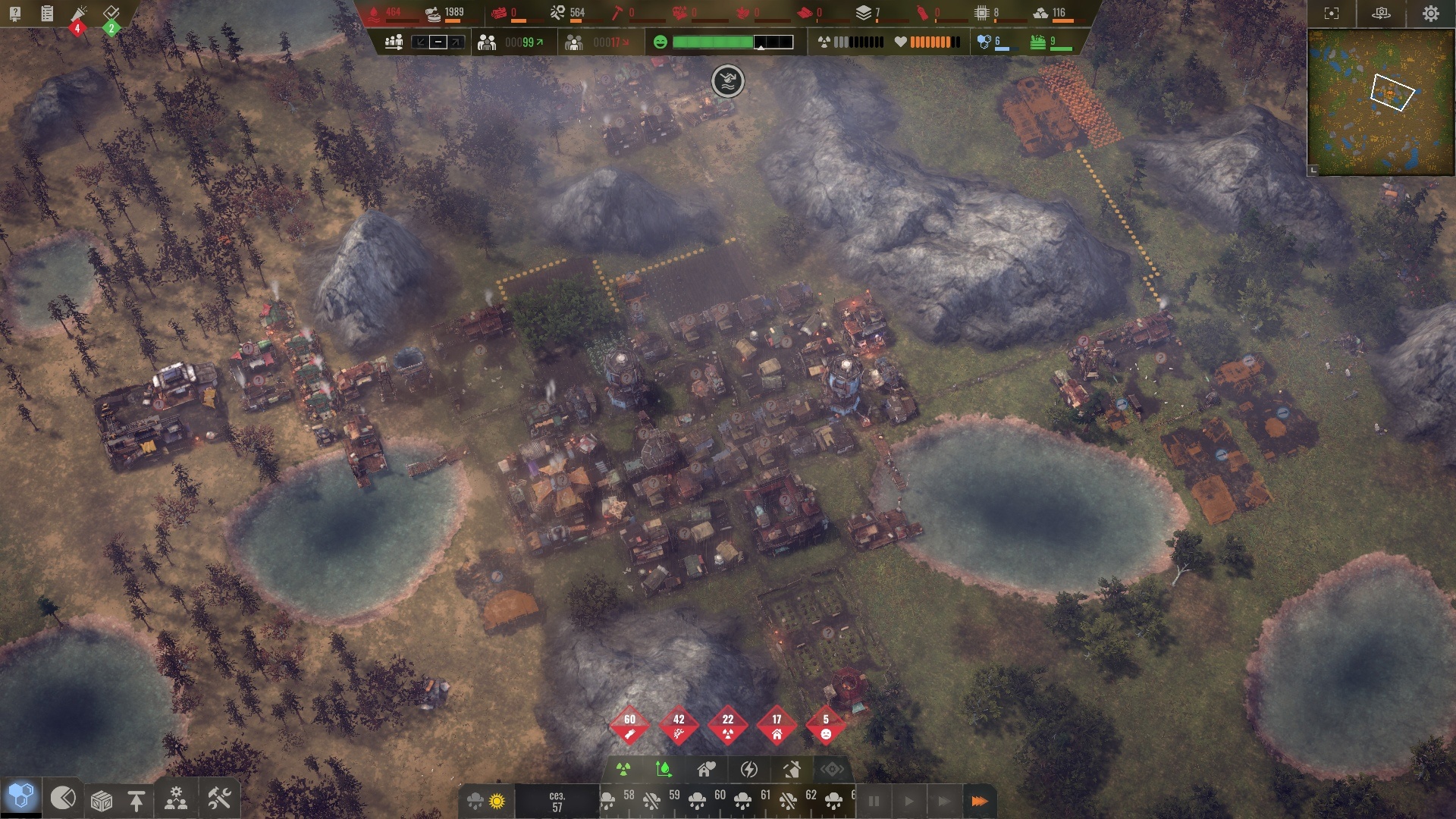Toggle the camera view mode button

coord(1381,14)
